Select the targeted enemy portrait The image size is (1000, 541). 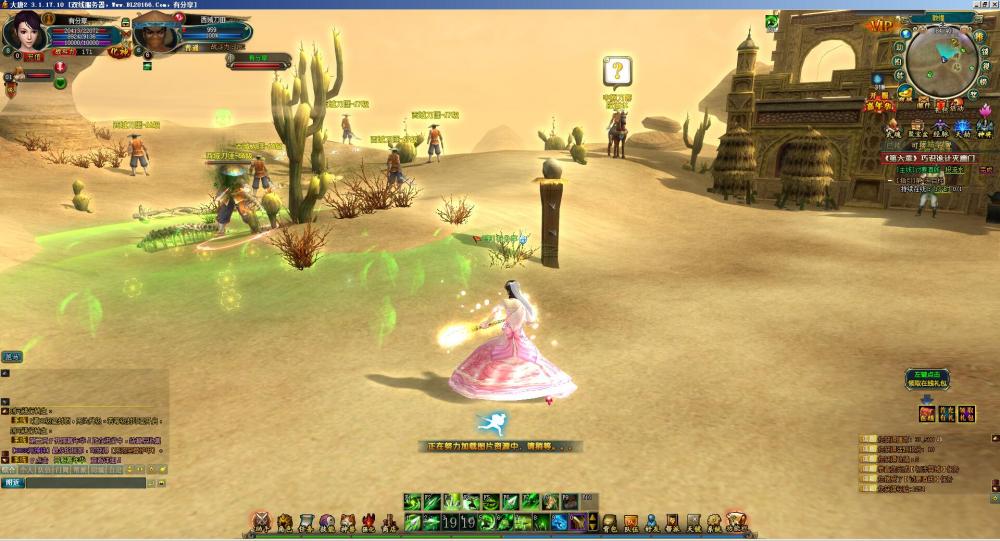152,35
